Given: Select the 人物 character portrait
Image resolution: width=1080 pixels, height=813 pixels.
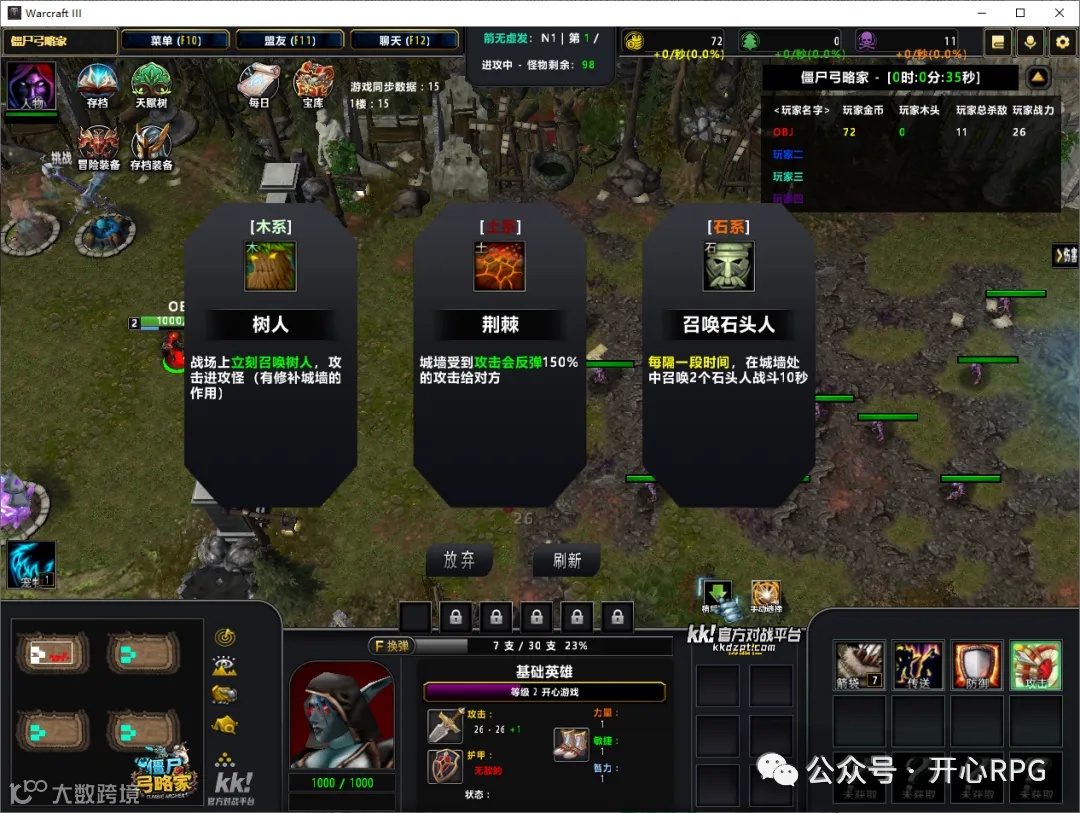Looking at the screenshot, I should coord(31,86).
